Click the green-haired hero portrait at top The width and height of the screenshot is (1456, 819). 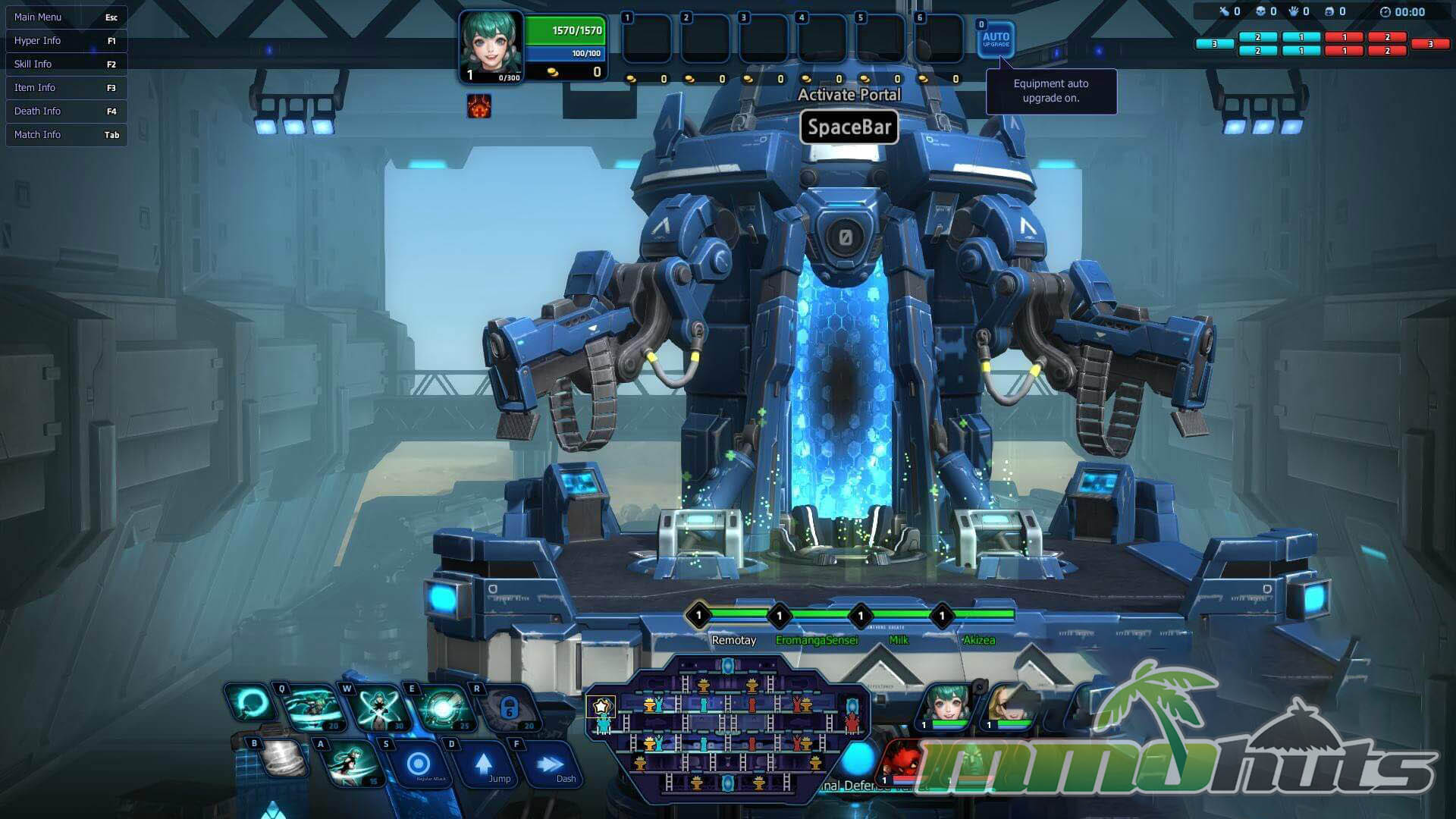coord(491,44)
